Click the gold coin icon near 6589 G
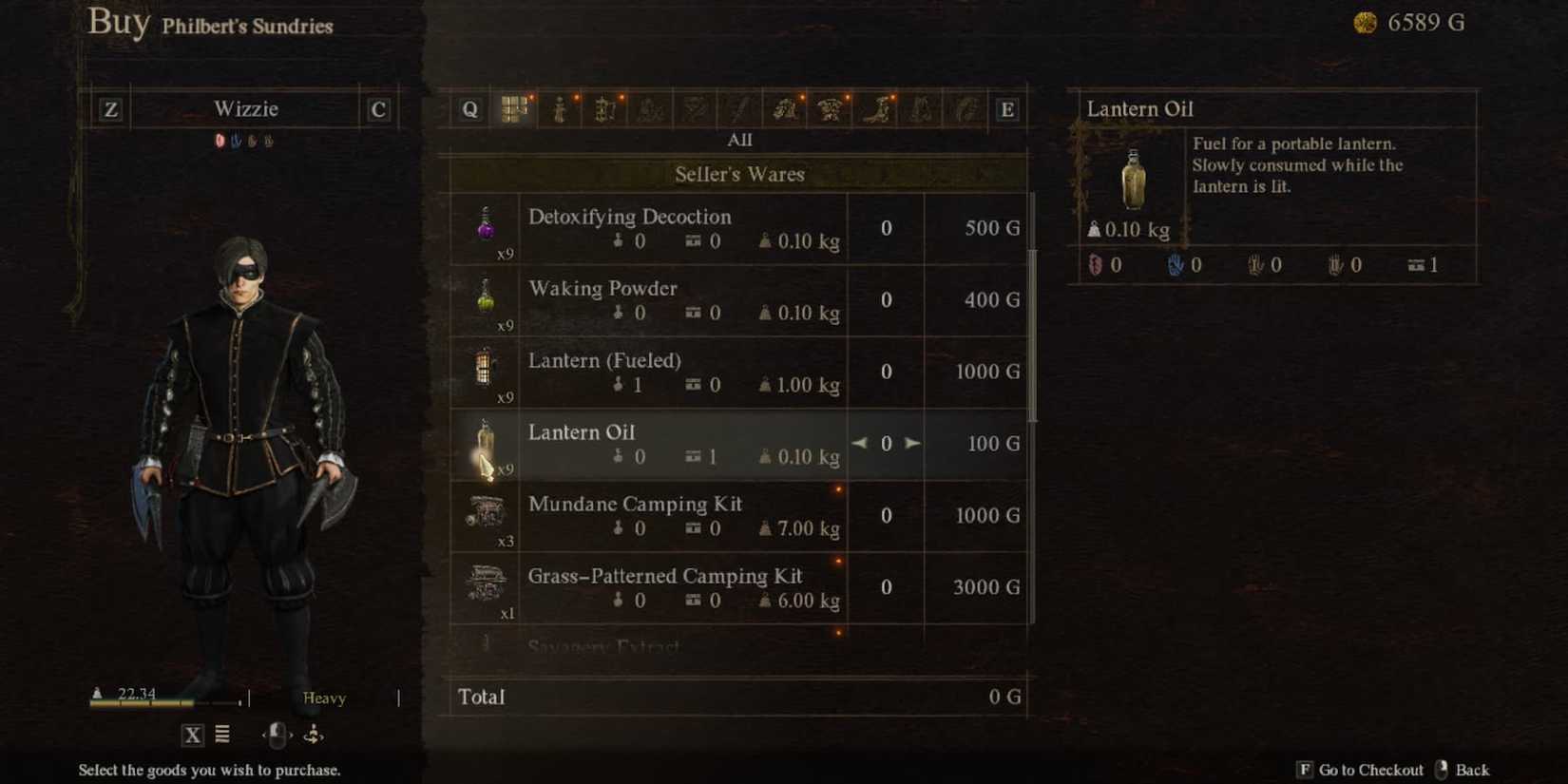Viewport: 1568px width, 784px height. tap(1366, 21)
